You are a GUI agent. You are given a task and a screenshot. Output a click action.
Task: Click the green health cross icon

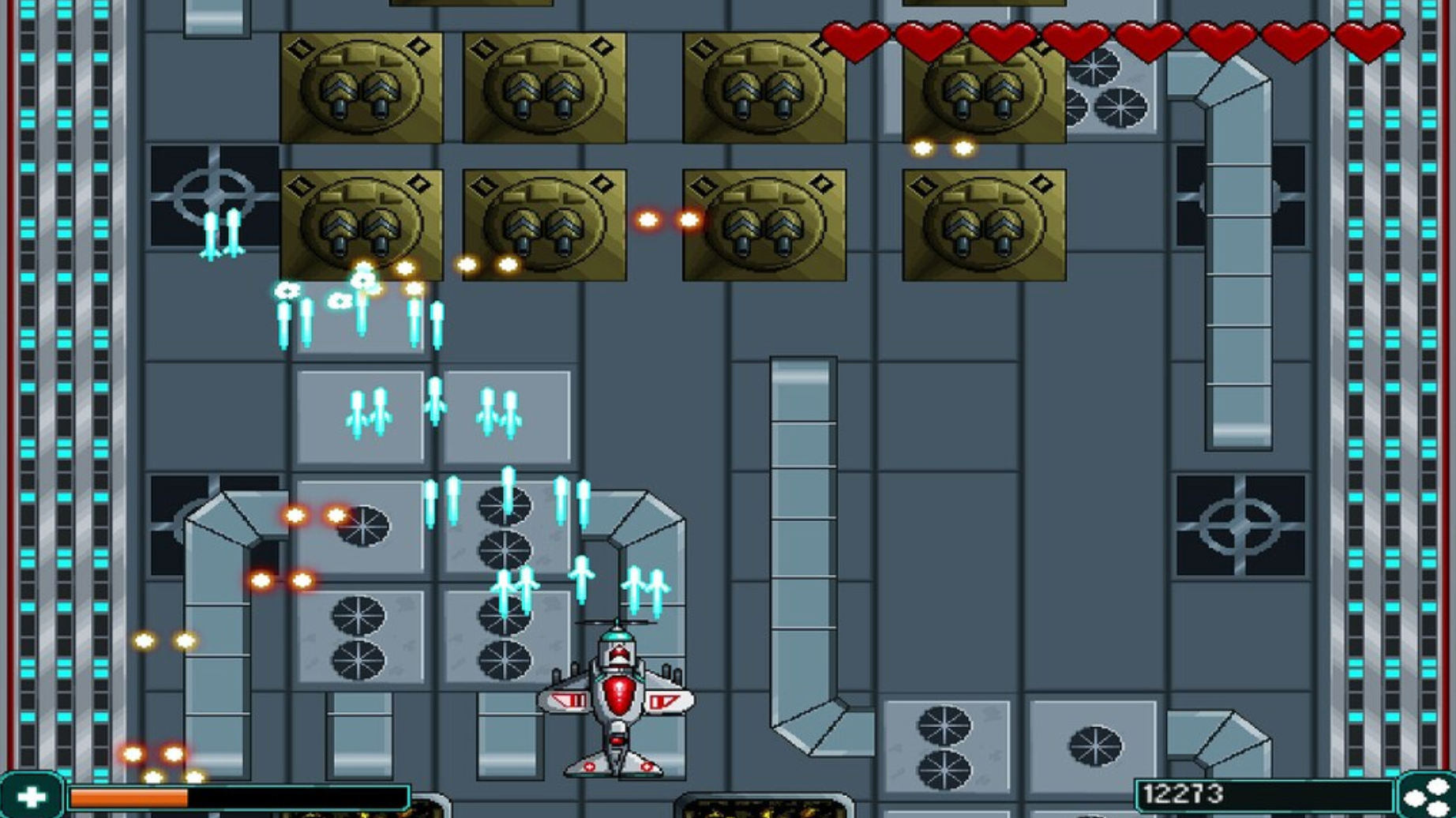(33, 796)
